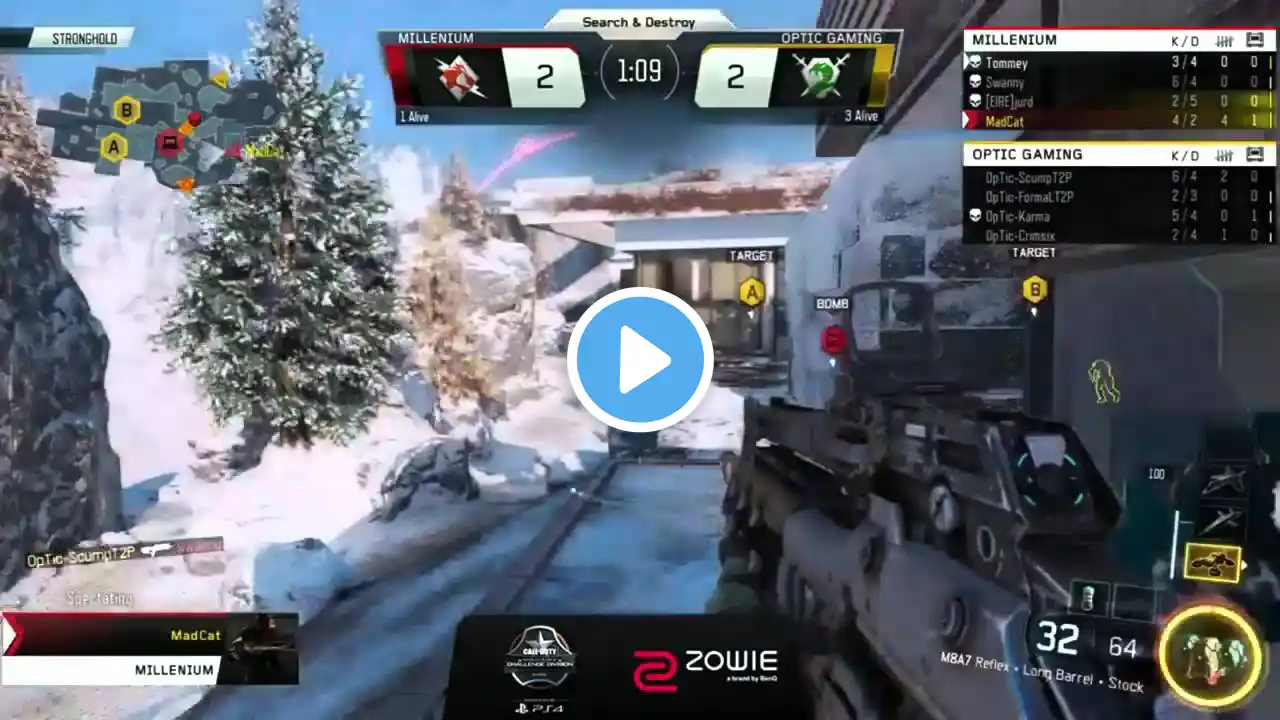
Task: Click the yellow A target marker
Action: pos(751,292)
